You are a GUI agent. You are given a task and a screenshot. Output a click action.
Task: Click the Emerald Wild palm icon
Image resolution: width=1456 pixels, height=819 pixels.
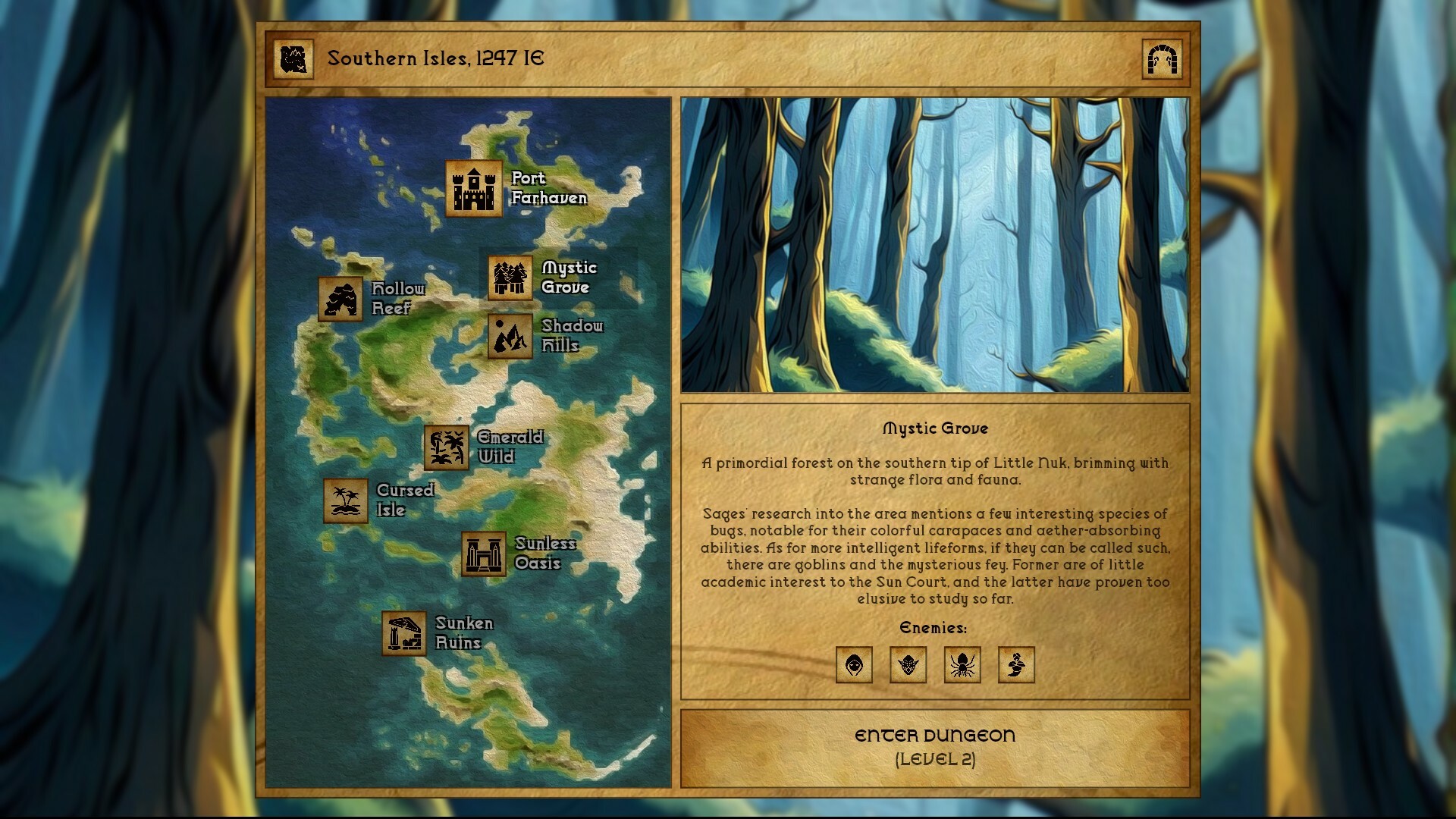(447, 447)
